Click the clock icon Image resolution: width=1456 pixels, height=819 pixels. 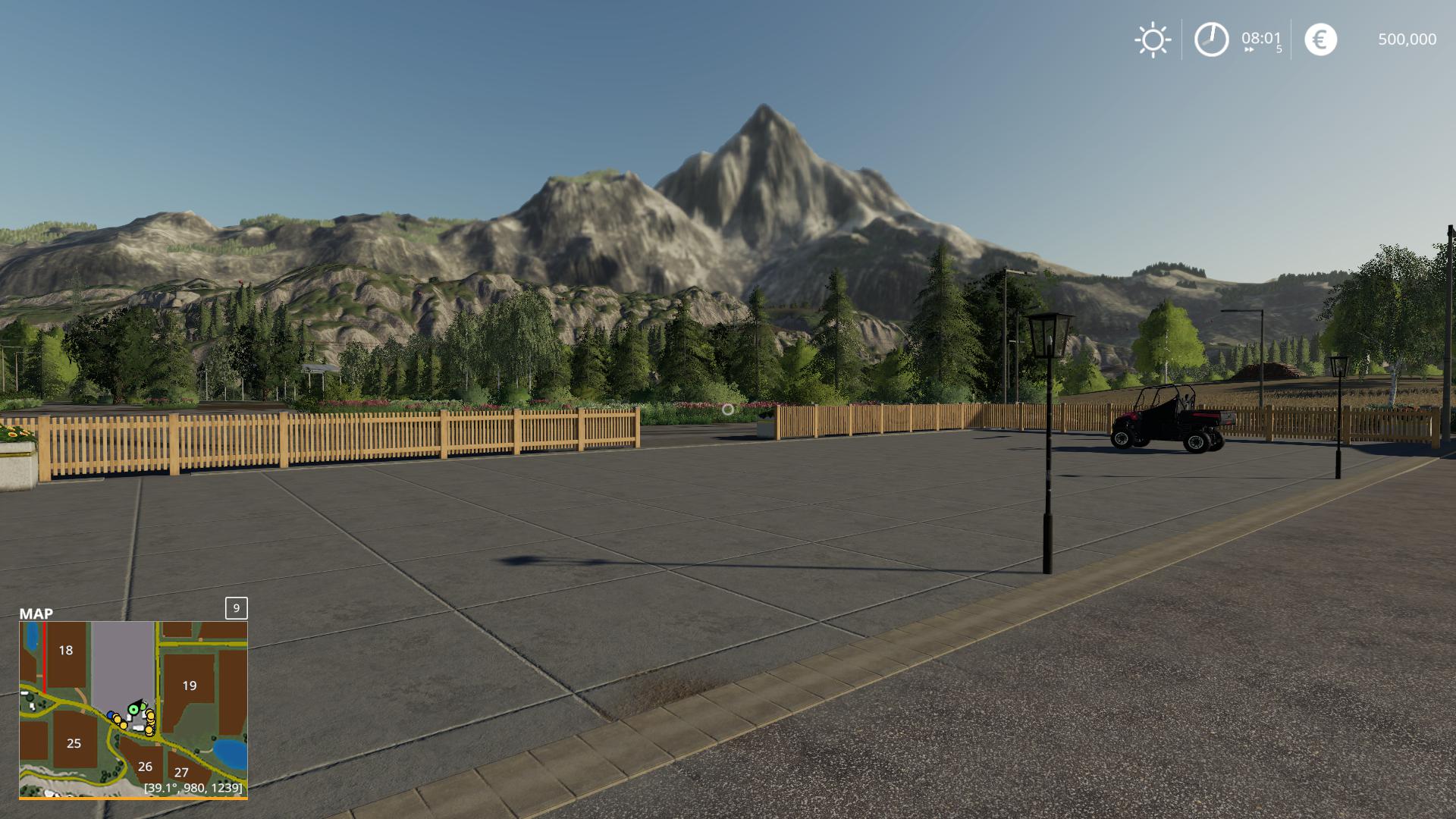pos(1211,39)
